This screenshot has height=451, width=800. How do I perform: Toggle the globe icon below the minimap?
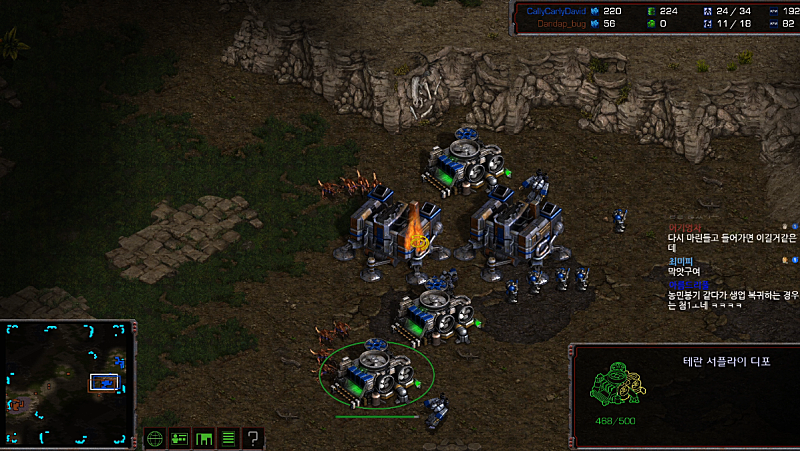pos(155,438)
